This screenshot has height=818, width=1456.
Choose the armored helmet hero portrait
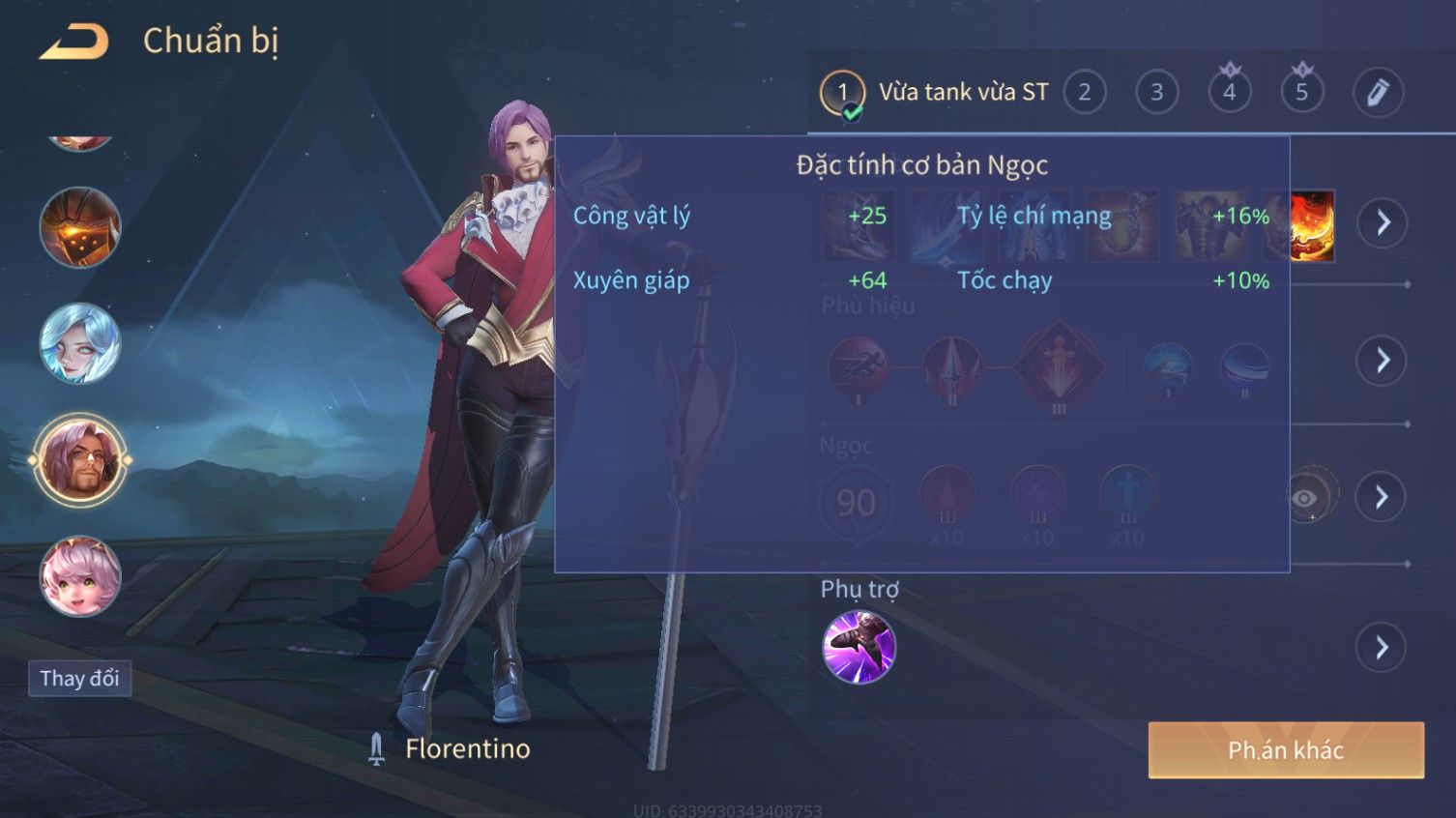80,227
